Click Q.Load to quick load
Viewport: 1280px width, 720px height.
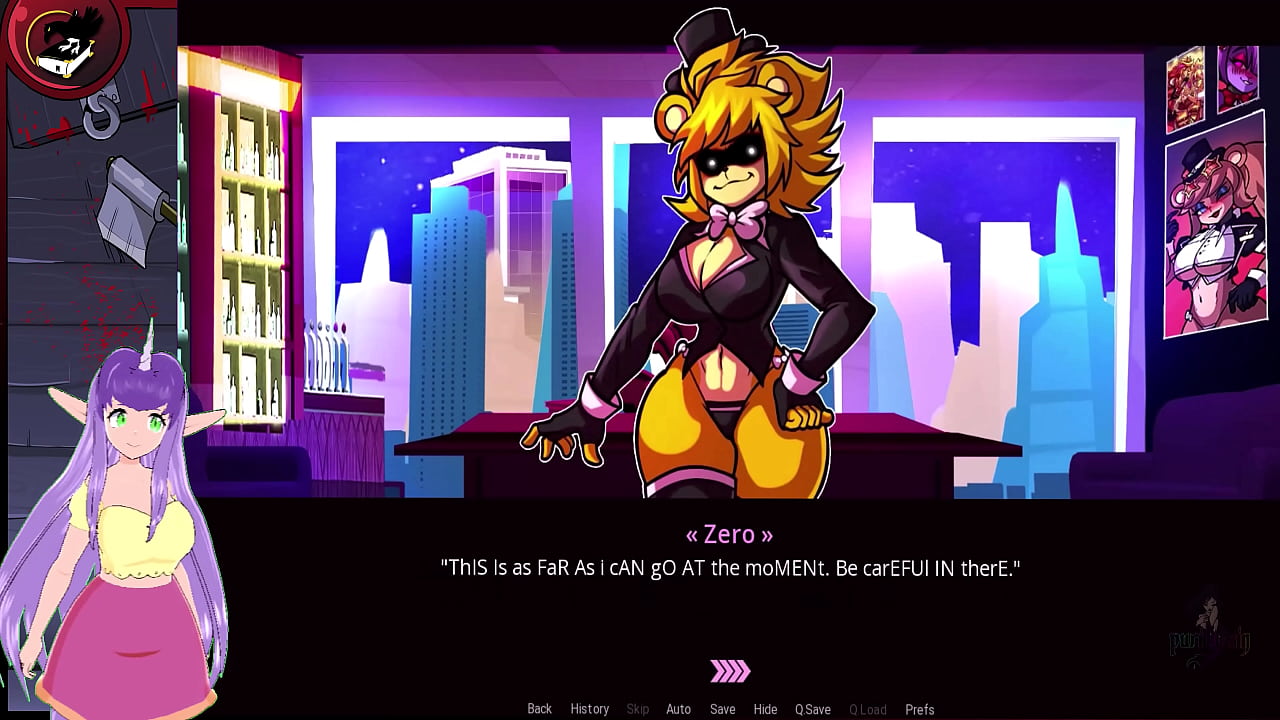[867, 708]
